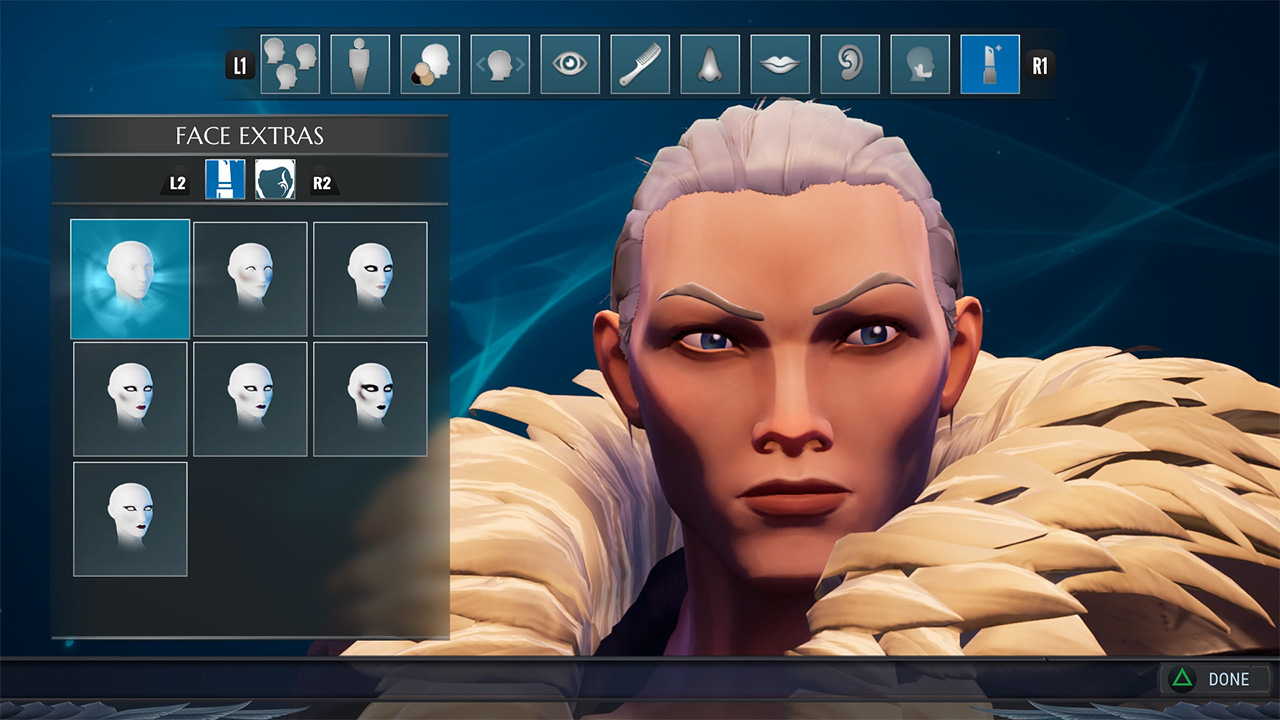
Task: Select the black lipstick makeup option
Action: tap(370, 397)
